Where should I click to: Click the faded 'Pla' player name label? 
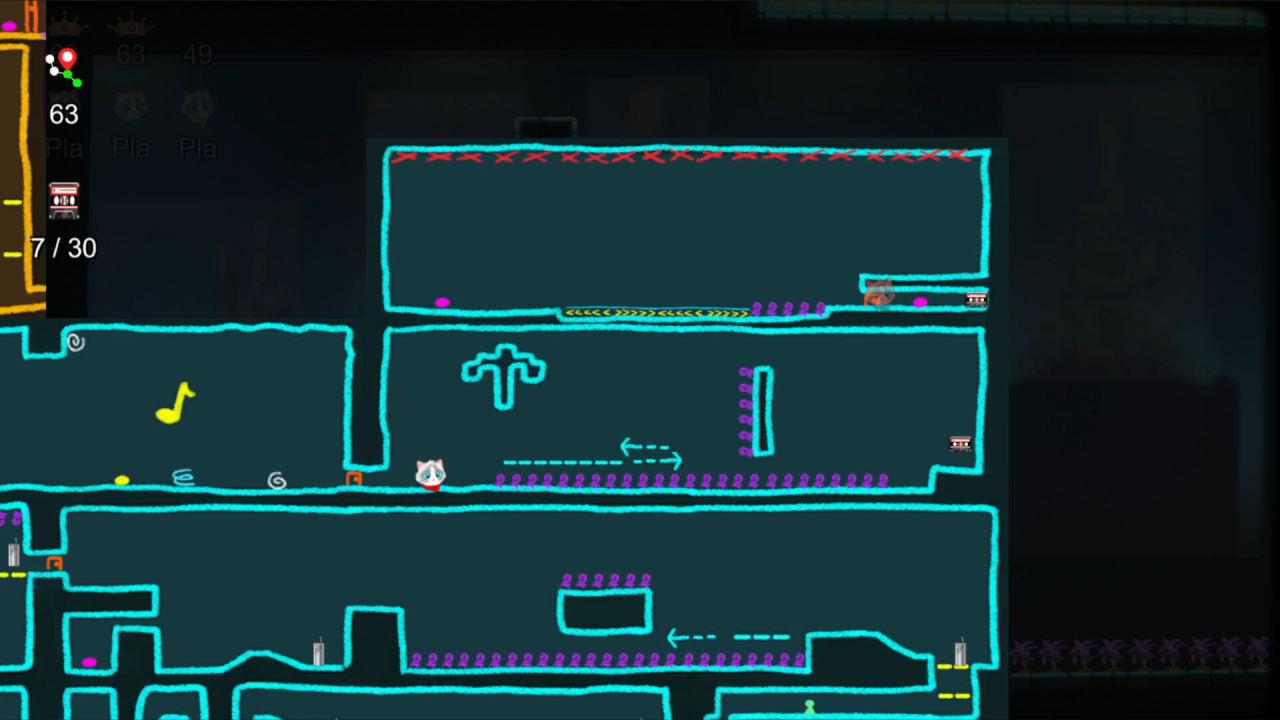click(131, 148)
